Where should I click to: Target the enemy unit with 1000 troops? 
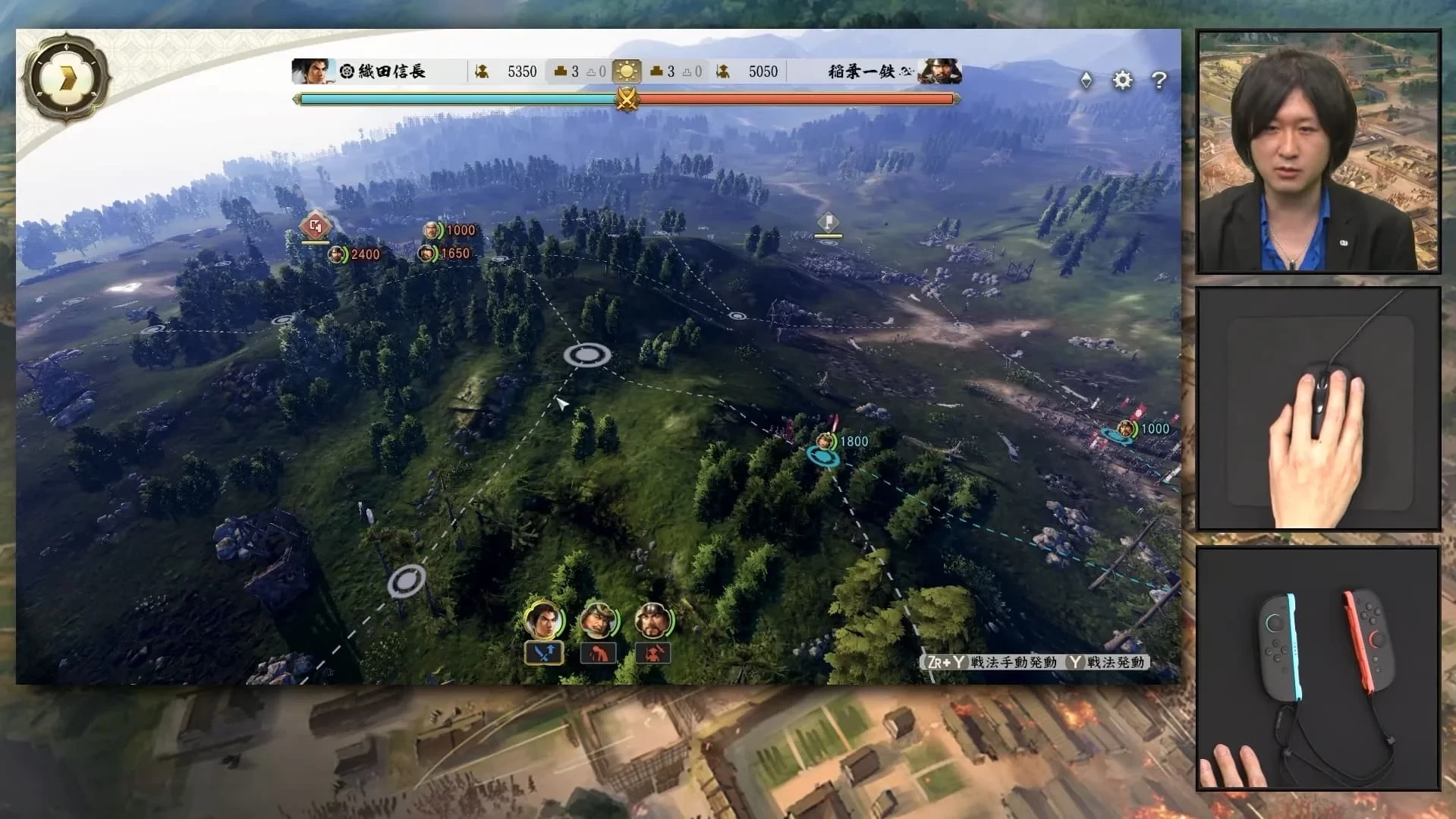click(x=432, y=230)
